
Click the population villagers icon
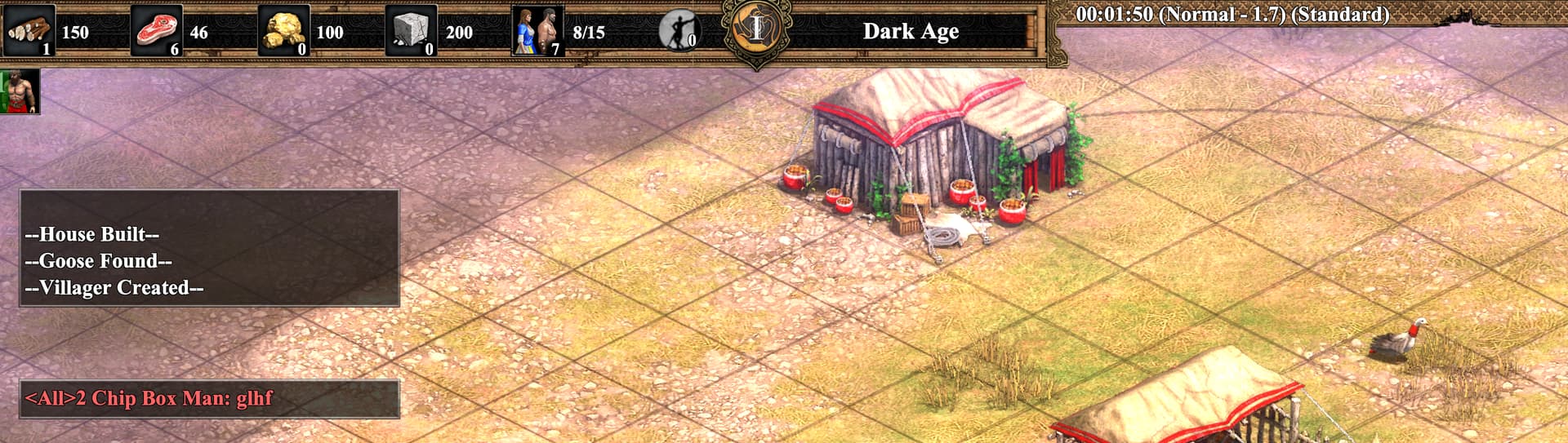click(x=537, y=31)
